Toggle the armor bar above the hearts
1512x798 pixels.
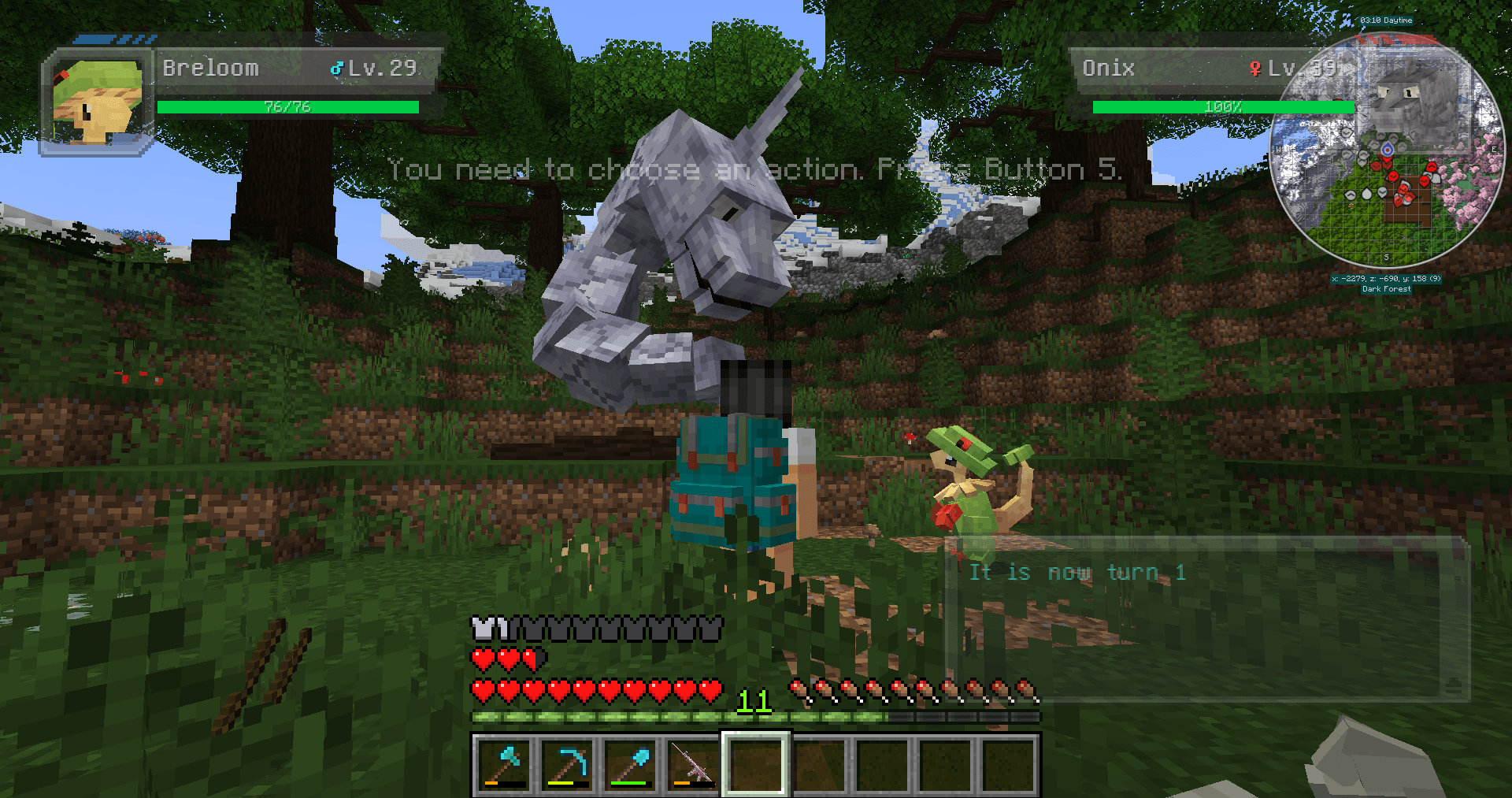pos(597,628)
